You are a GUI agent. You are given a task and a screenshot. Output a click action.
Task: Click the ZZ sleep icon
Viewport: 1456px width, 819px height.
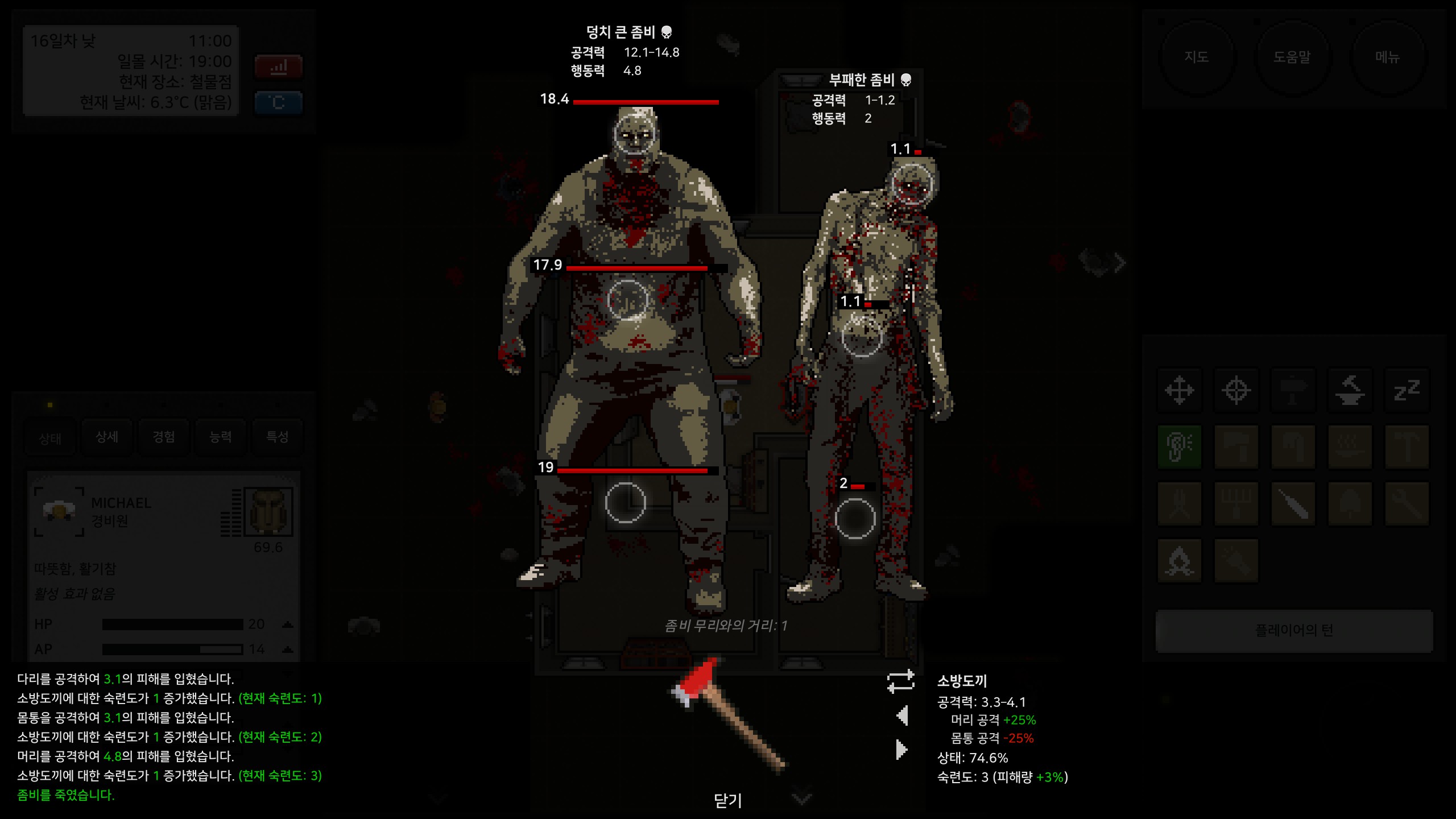point(1408,391)
